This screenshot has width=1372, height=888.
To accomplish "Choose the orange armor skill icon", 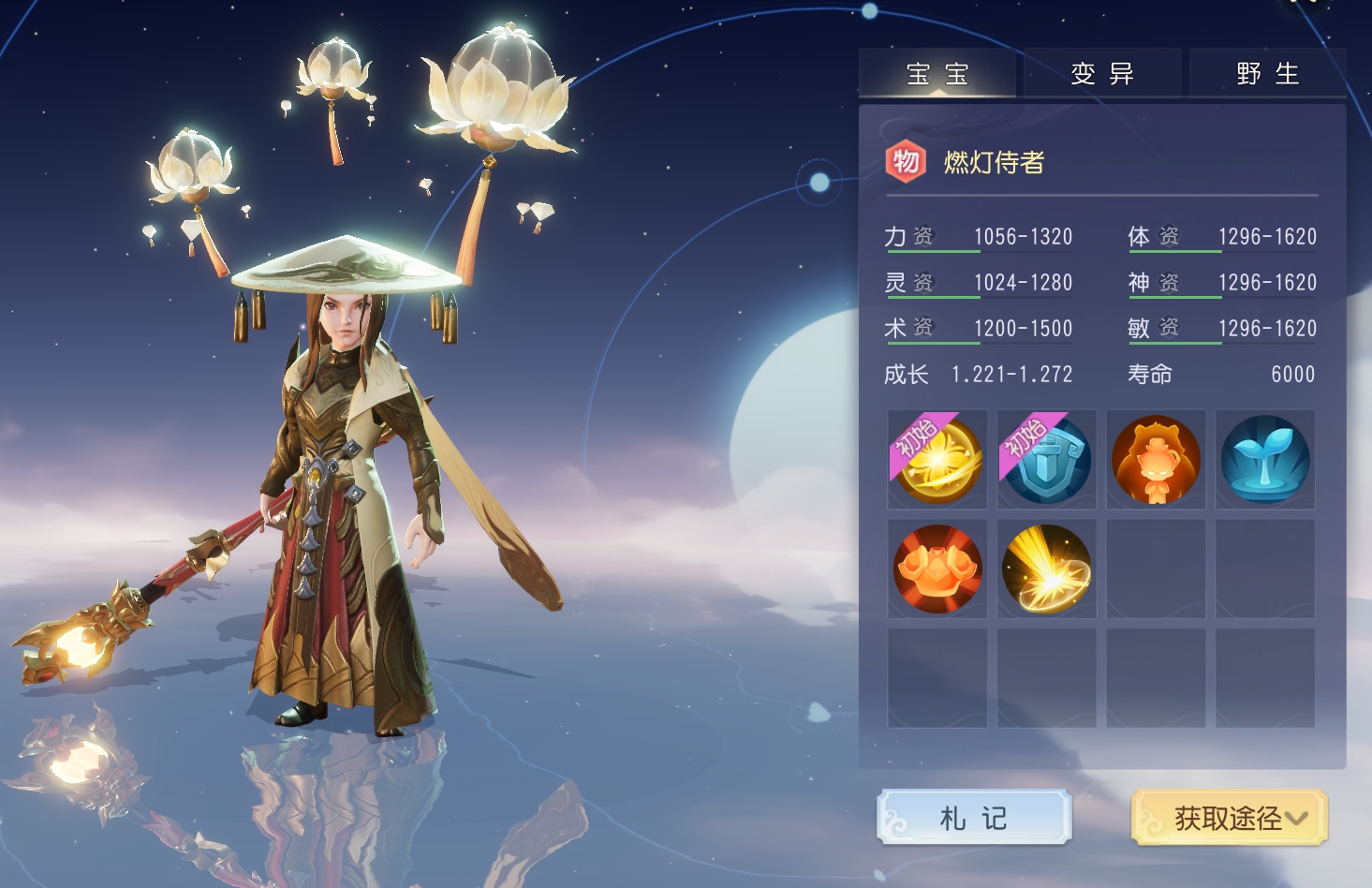I will pyautogui.click(x=937, y=569).
